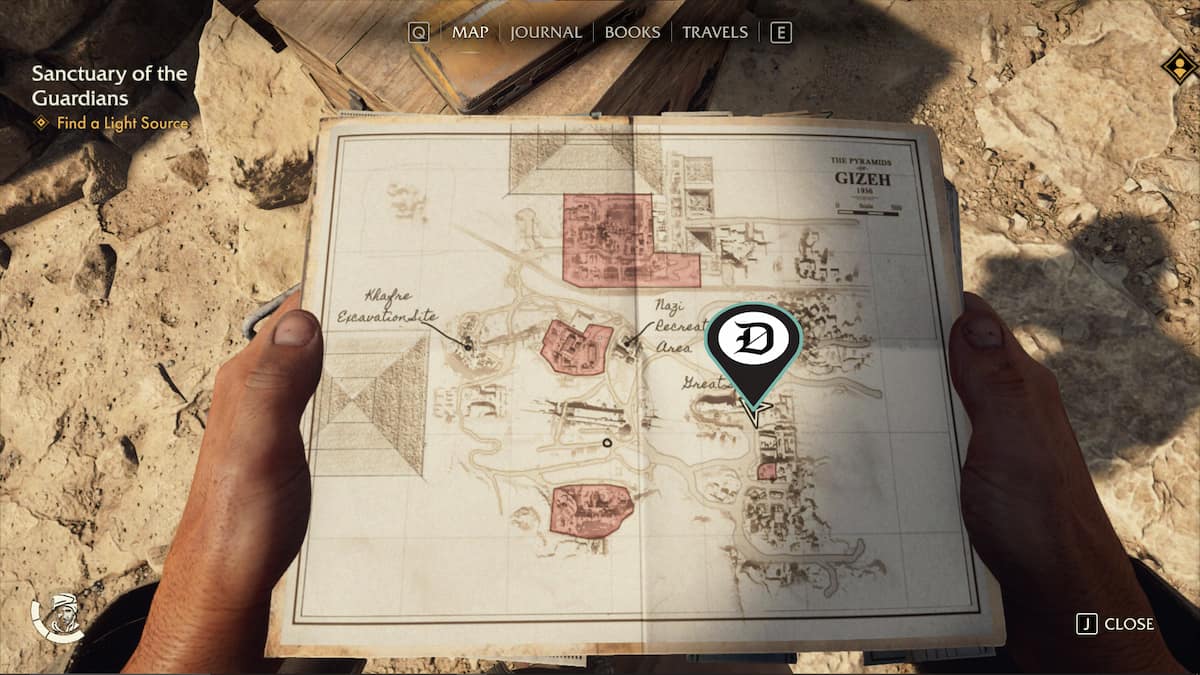Switch to the Map tab
The image size is (1200, 675).
pyautogui.click(x=469, y=32)
